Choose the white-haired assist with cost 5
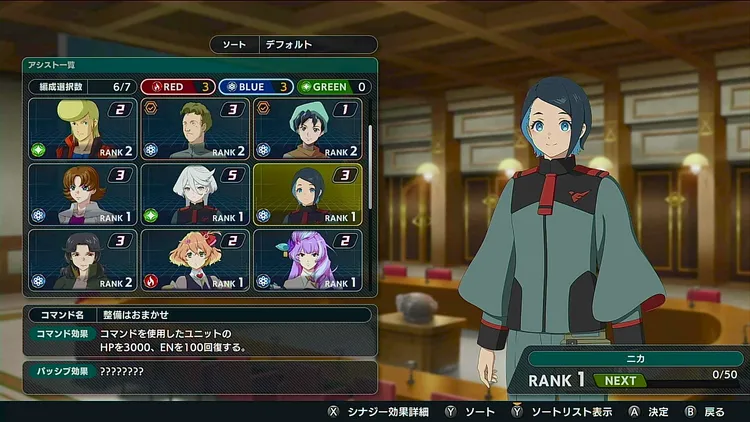 [x=194, y=194]
